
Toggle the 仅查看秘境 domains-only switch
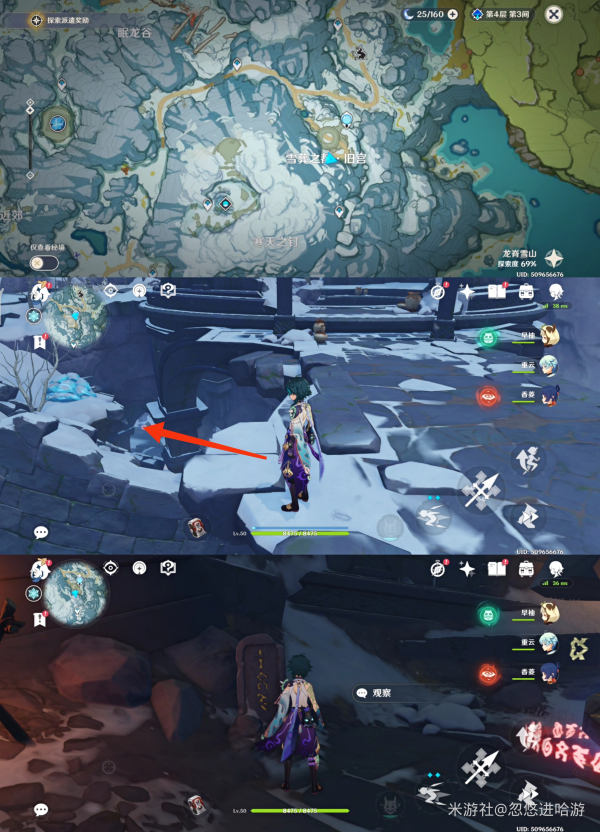[44, 262]
